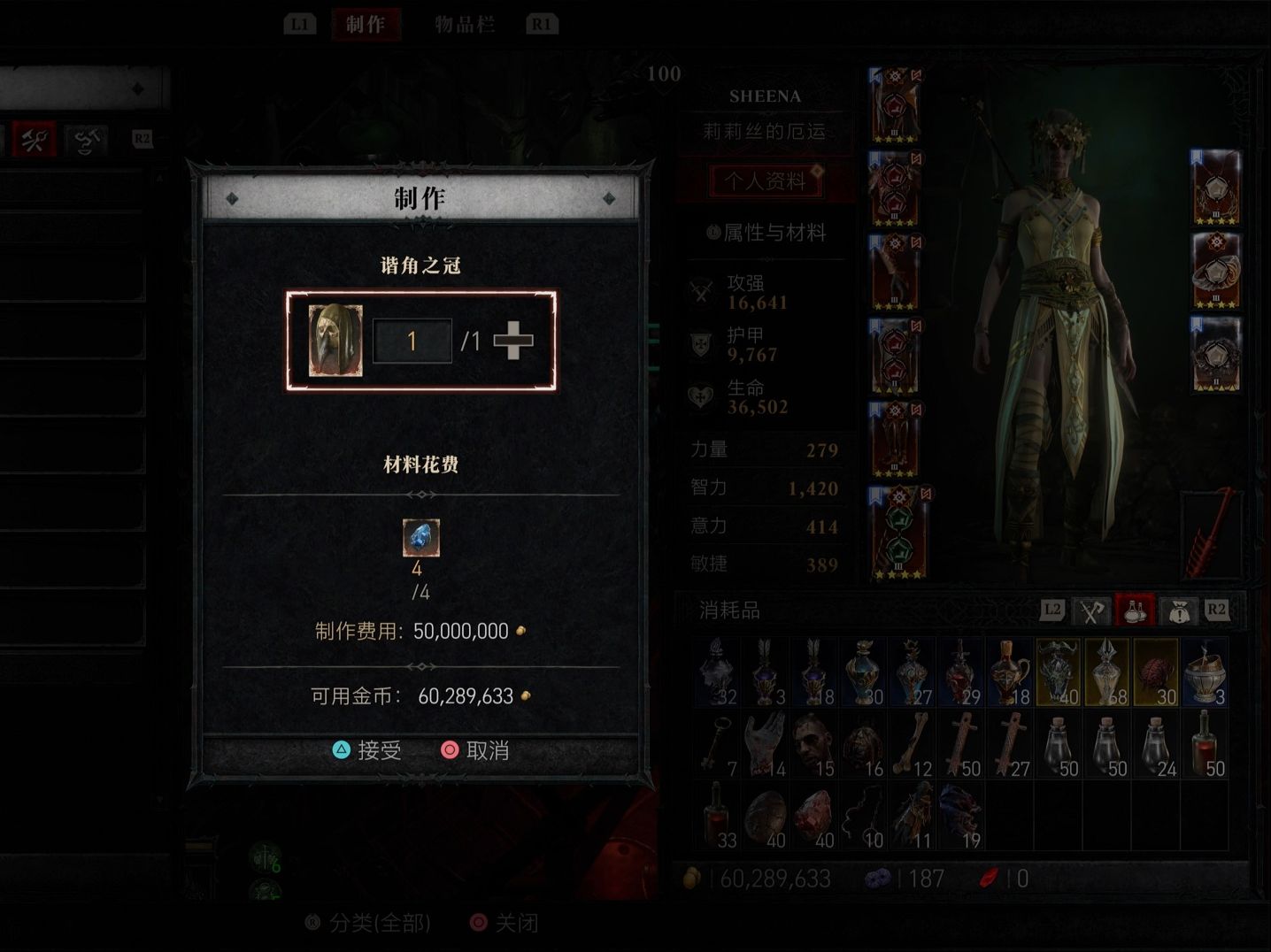The width and height of the screenshot is (1271, 952).
Task: Select the red crafting tools tab icon
Action: click(35, 139)
